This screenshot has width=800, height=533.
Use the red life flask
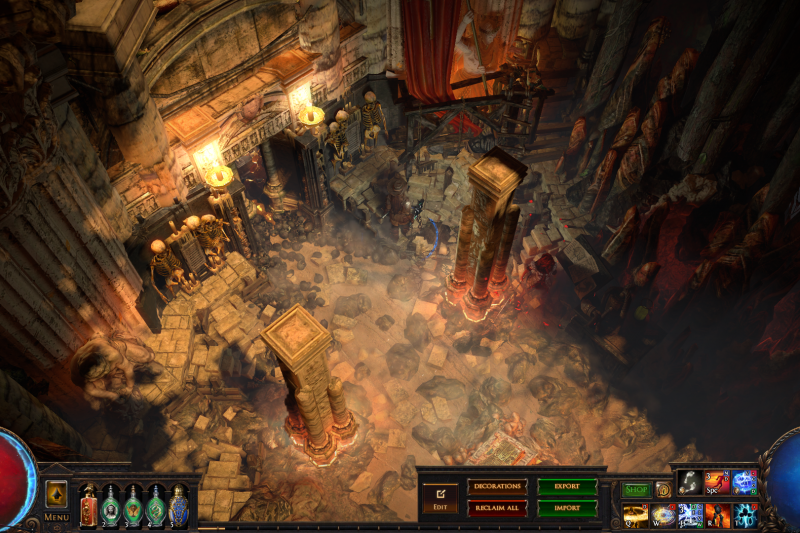pyautogui.click(x=89, y=505)
